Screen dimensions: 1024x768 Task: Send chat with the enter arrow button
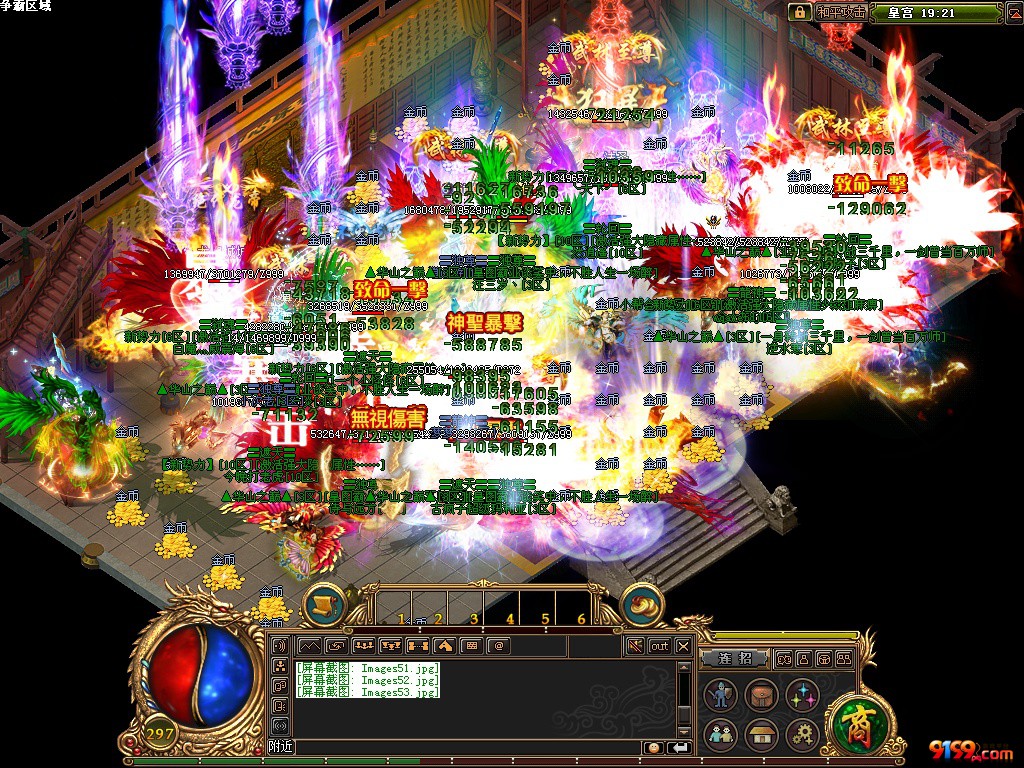680,747
